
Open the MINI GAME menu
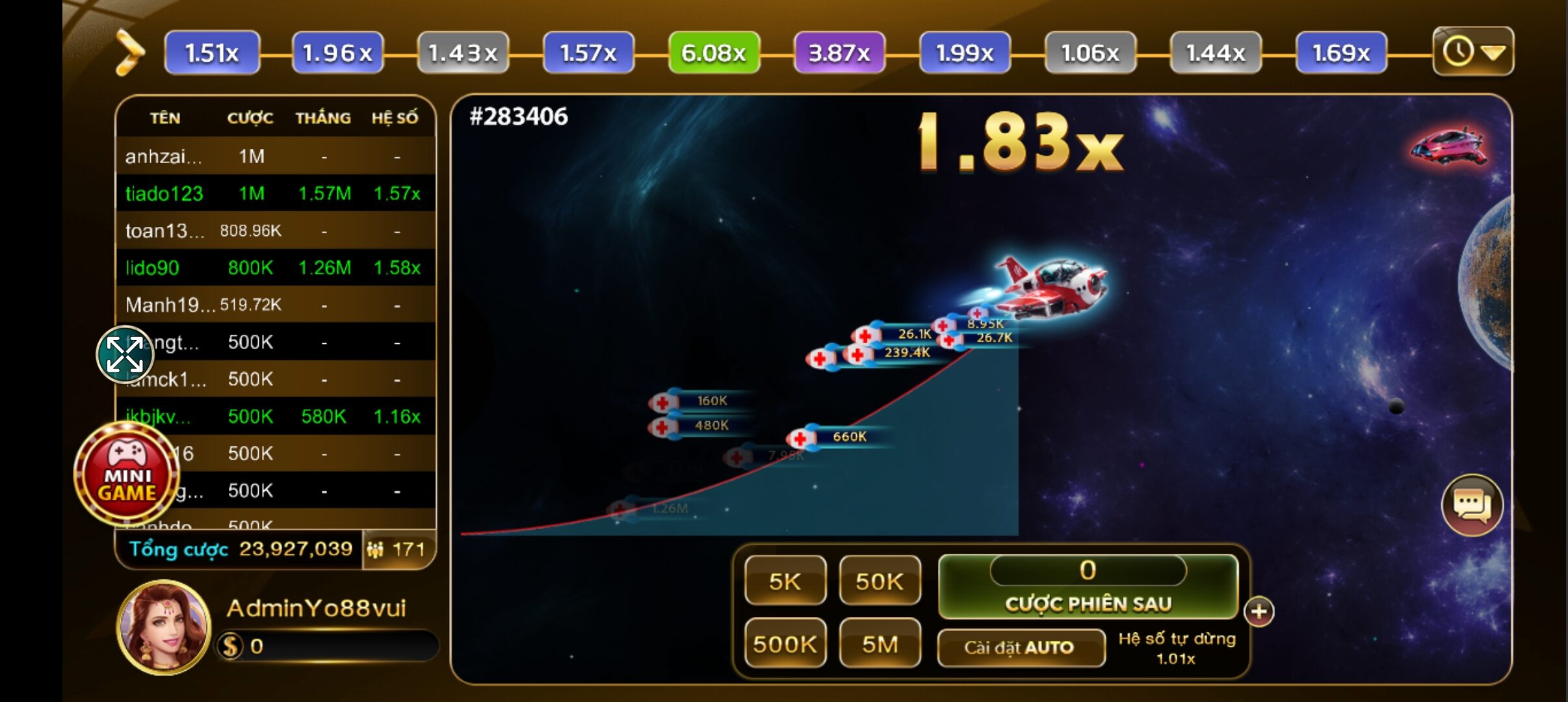[x=127, y=473]
